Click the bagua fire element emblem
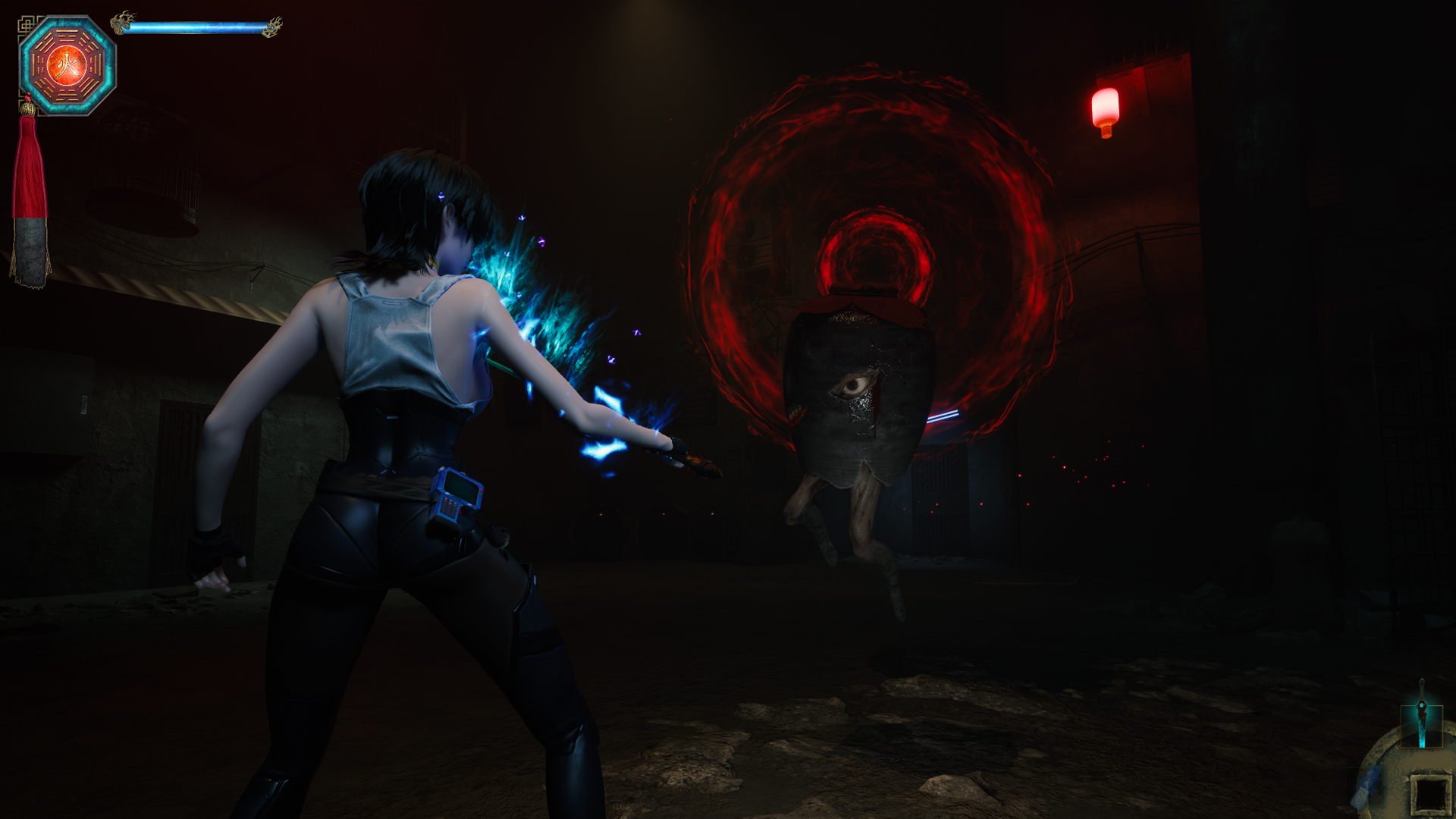This screenshot has width=1456, height=819. coord(67,66)
